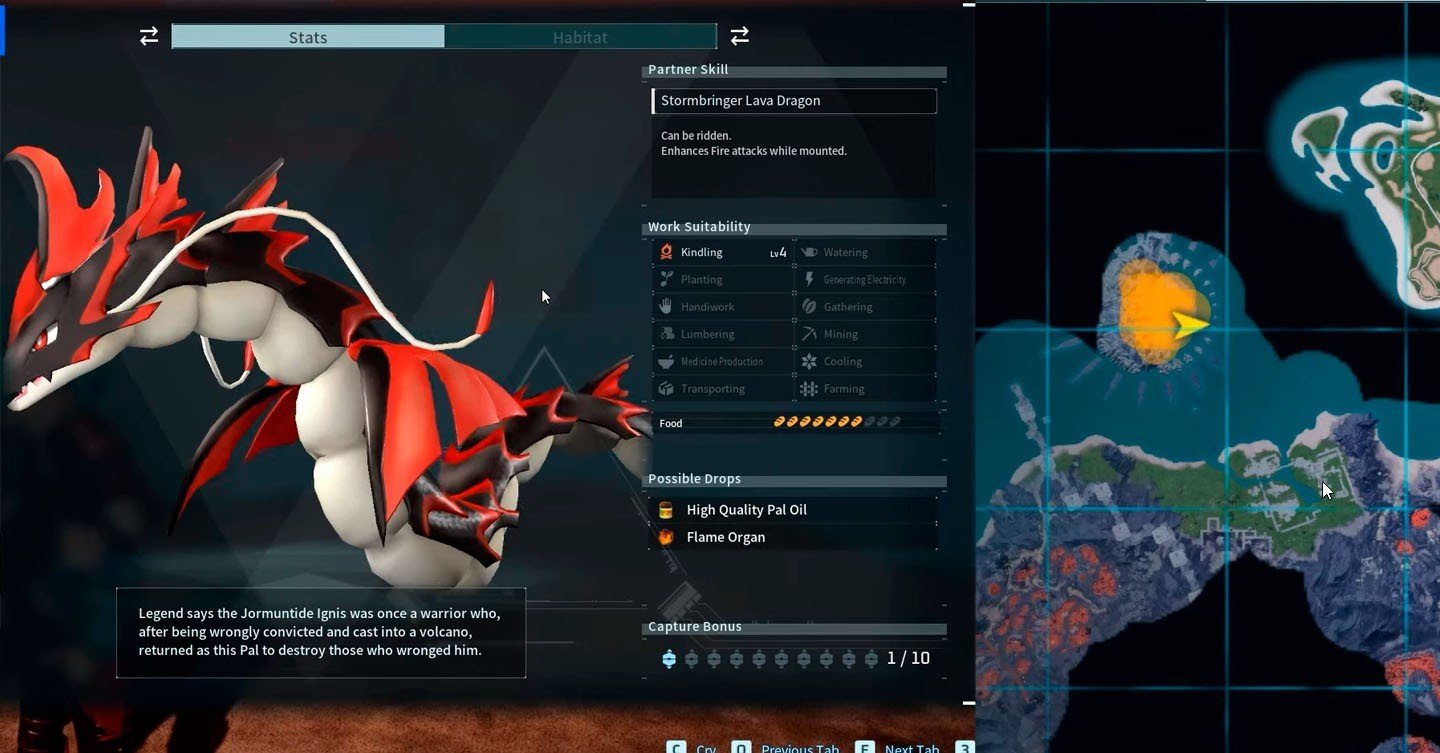Open the Habitat tab
The height and width of the screenshot is (753, 1440).
coord(580,37)
